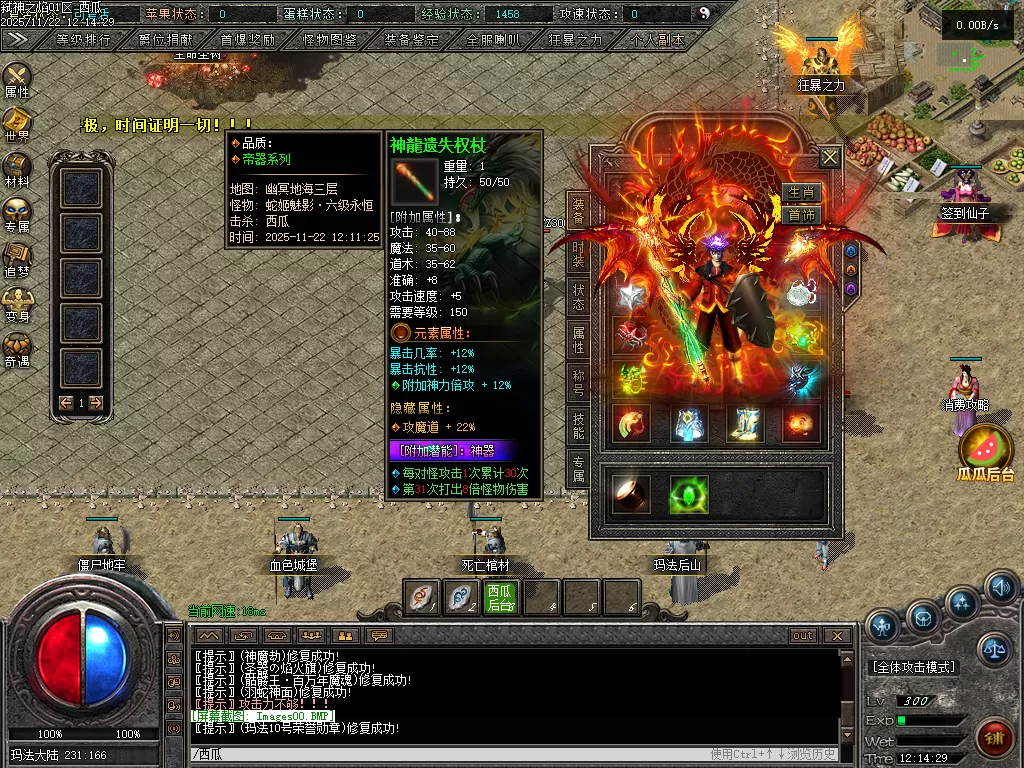1024x768 pixels.
Task: Open the 怪物图鉴 menu entry
Action: 329,40
